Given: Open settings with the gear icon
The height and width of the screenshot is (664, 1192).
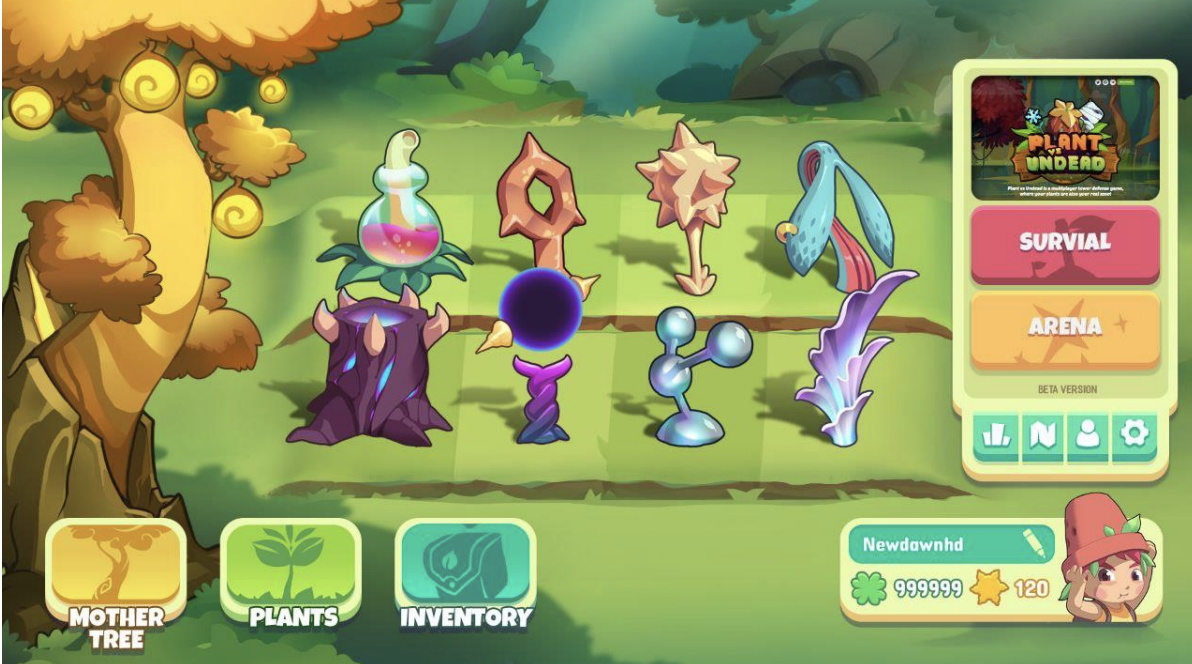Looking at the screenshot, I should [1136, 435].
